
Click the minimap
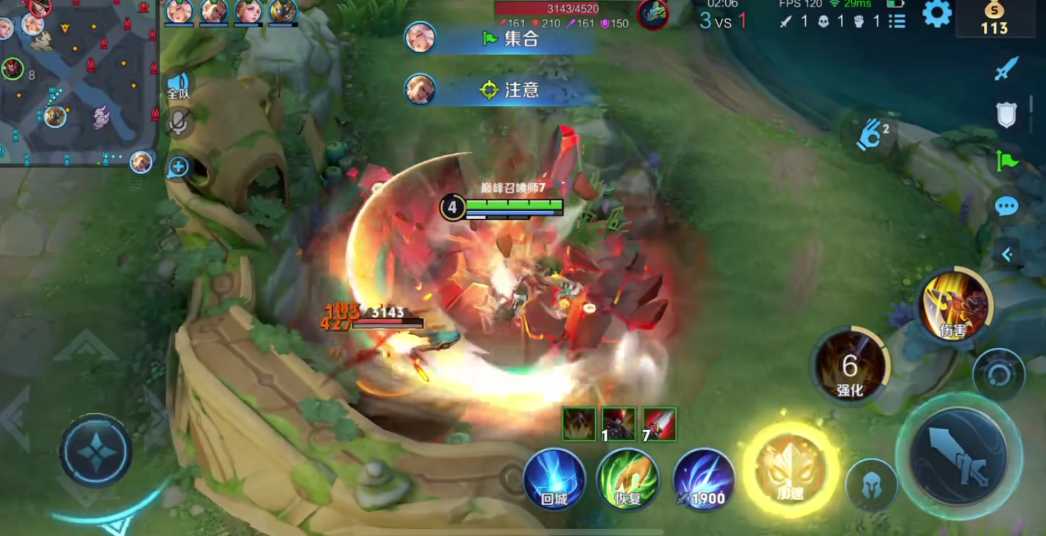[x=78, y=80]
